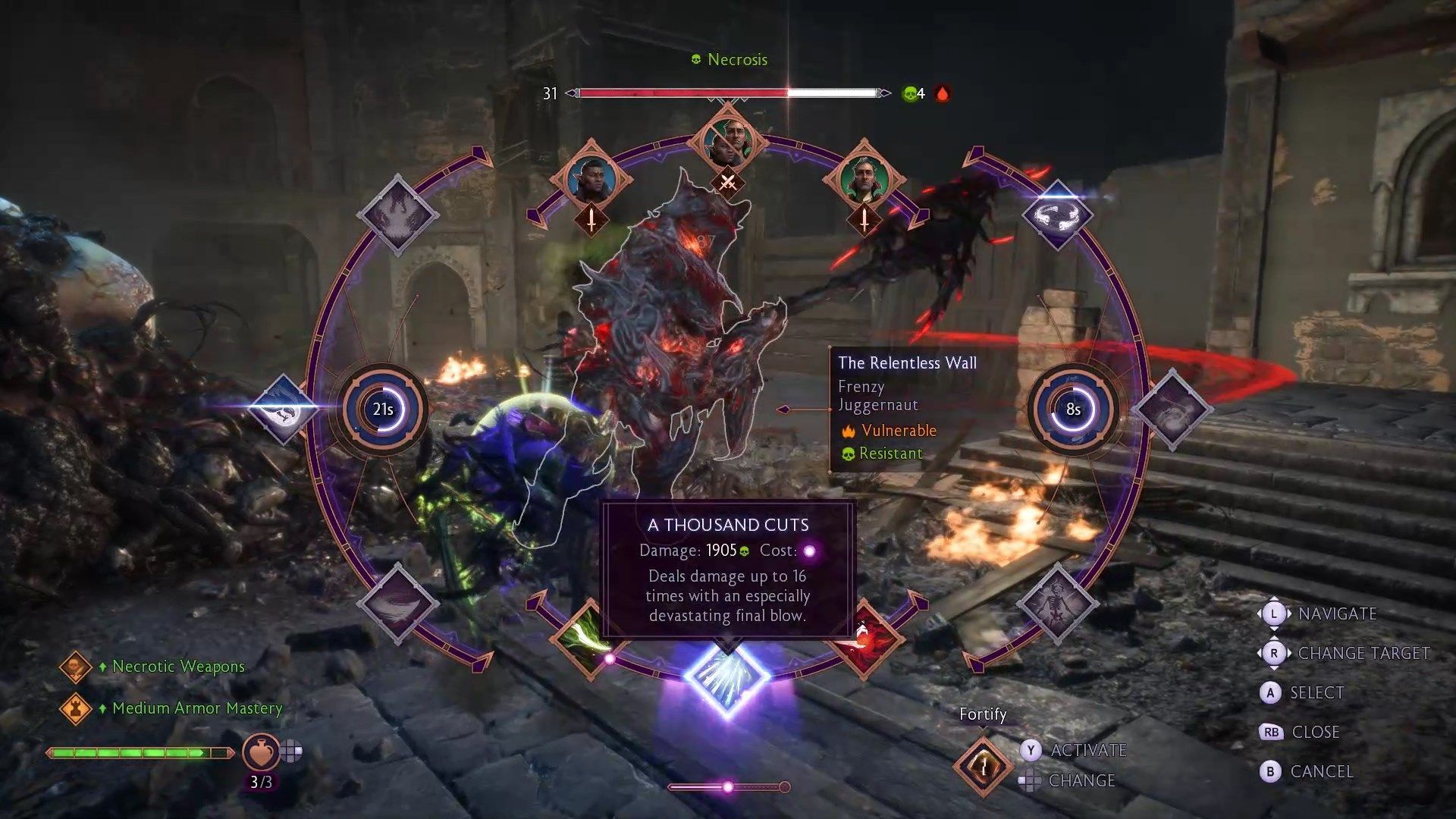Click the 21s cooldown ring
This screenshot has width=1456, height=819.
click(384, 409)
